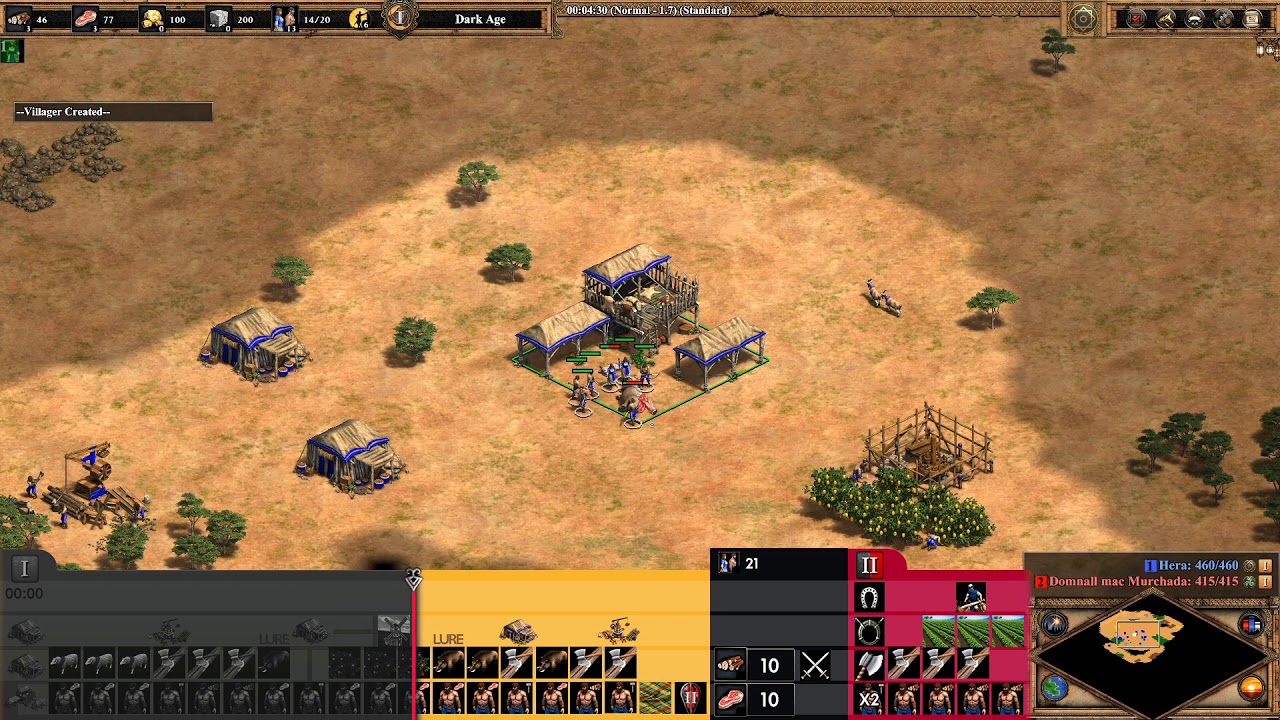
Task: Expand the Dark Age 'I' tab
Action: click(x=24, y=567)
